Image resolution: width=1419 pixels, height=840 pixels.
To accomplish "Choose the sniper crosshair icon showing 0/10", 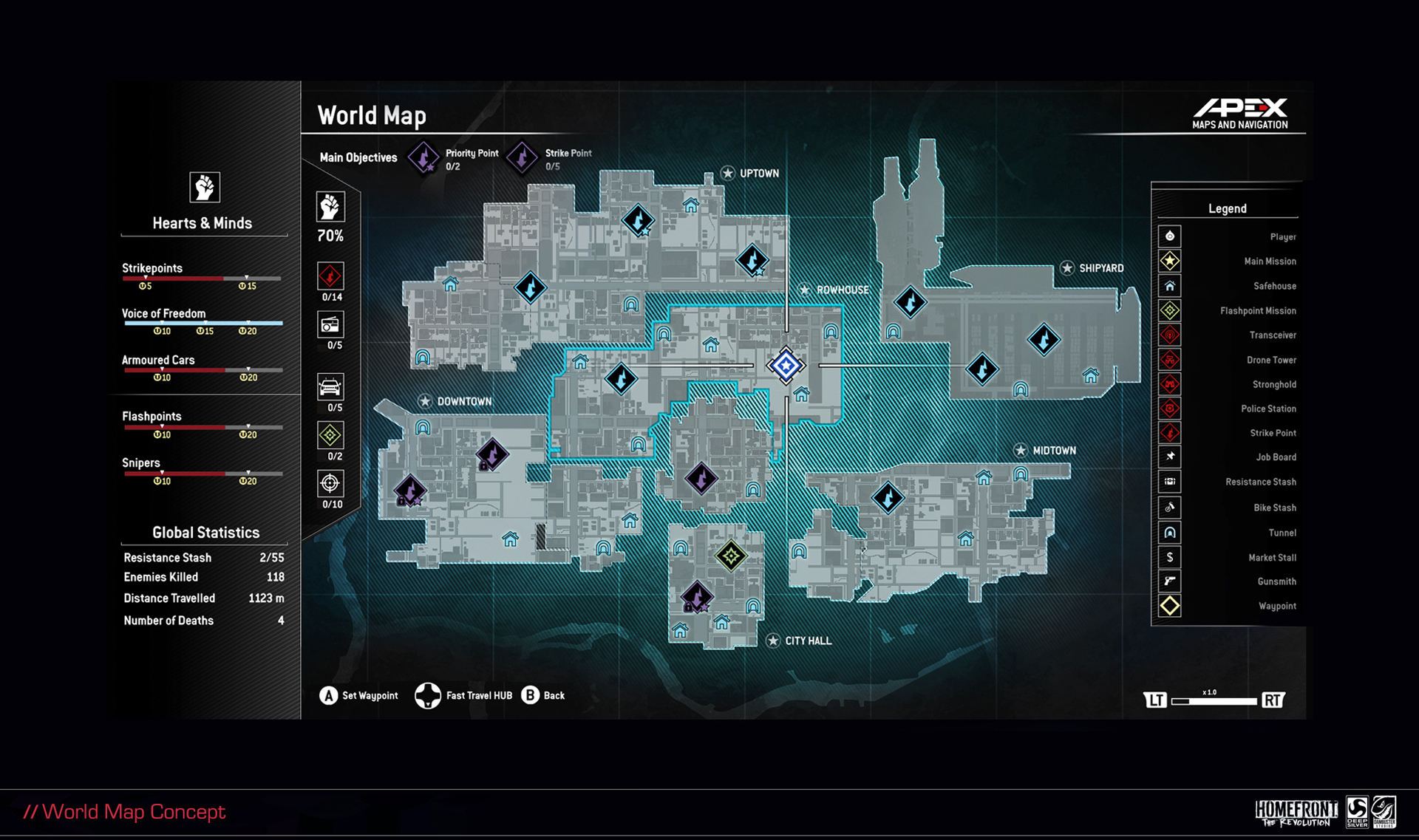I will click(330, 483).
